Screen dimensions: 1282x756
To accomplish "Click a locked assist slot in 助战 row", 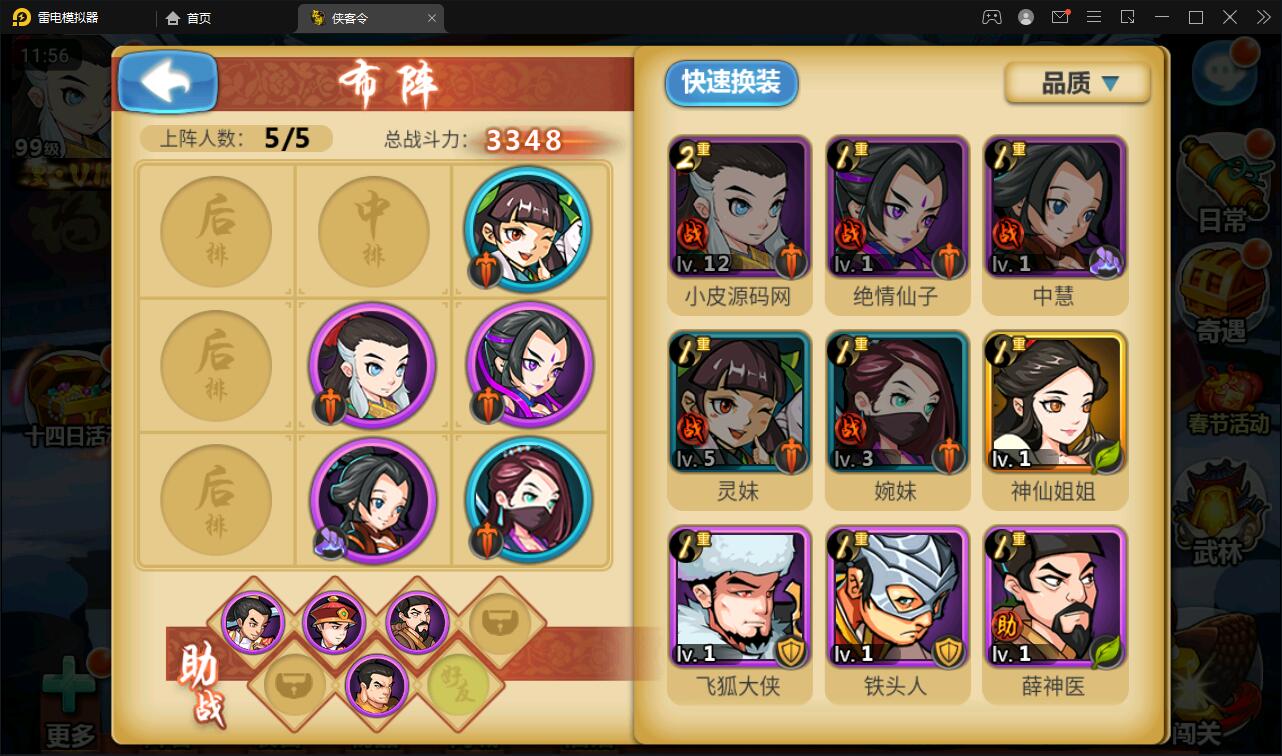I will tap(500, 623).
